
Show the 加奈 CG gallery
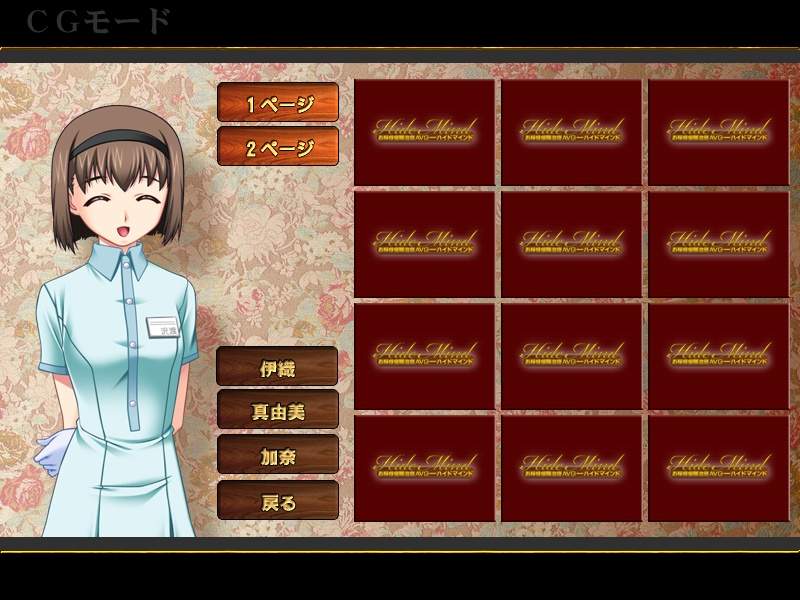278,455
